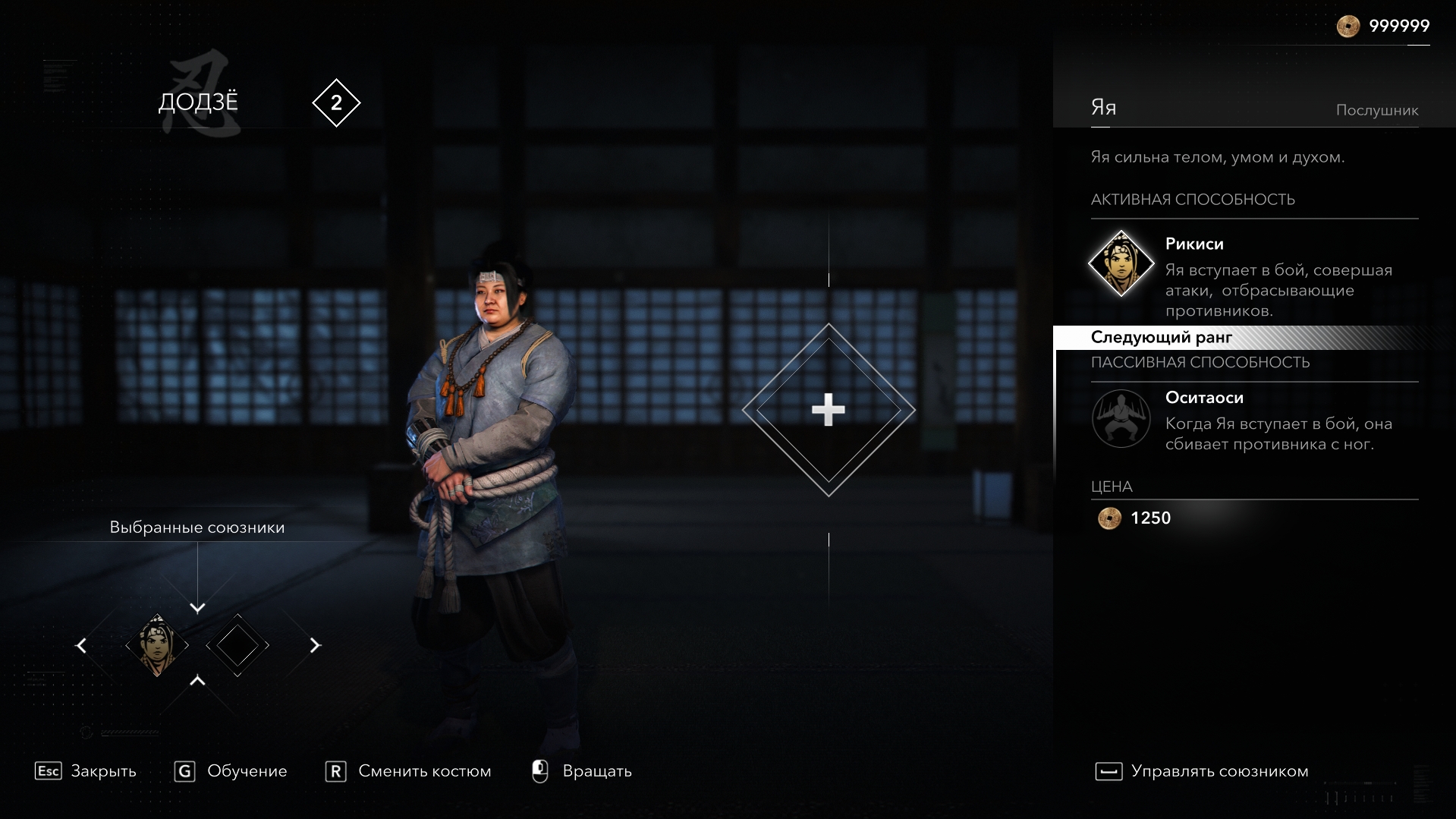Click the up chevron below ally slots
Image resolution: width=1456 pixels, height=819 pixels.
pos(197,681)
